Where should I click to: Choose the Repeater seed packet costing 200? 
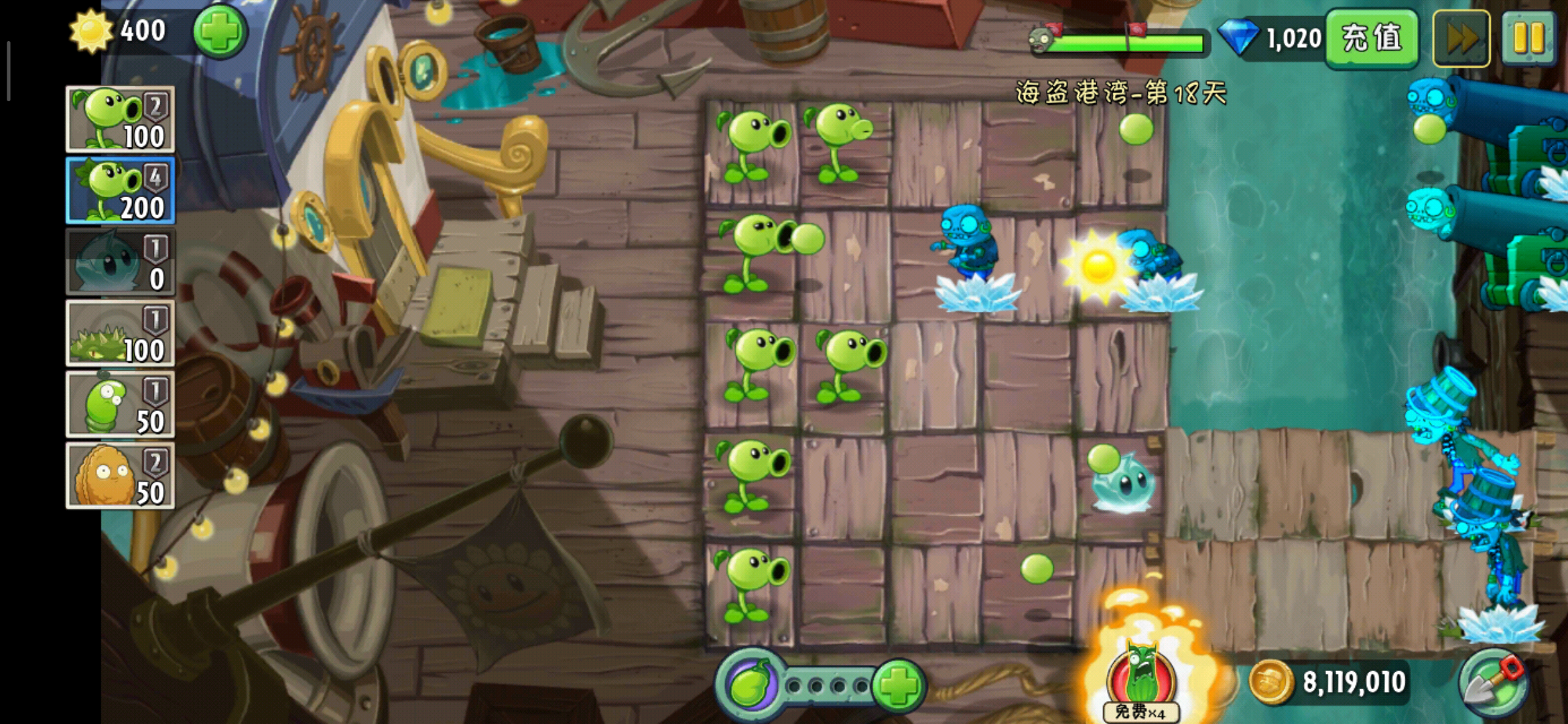click(x=121, y=190)
